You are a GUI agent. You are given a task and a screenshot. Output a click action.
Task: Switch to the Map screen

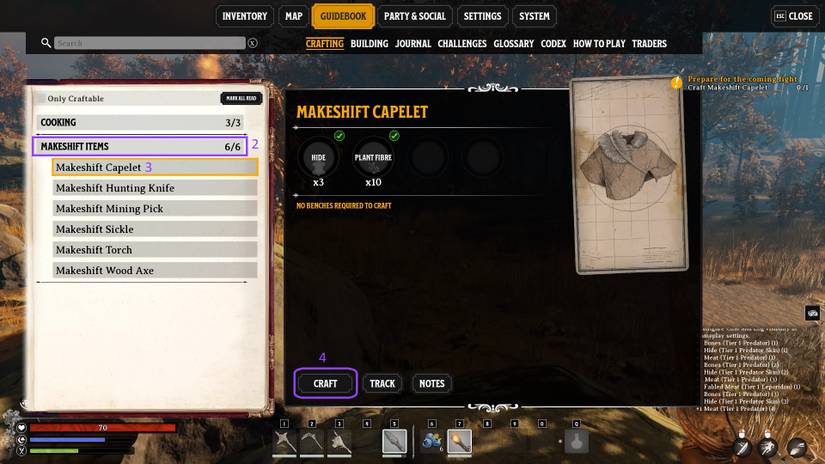[x=293, y=16]
